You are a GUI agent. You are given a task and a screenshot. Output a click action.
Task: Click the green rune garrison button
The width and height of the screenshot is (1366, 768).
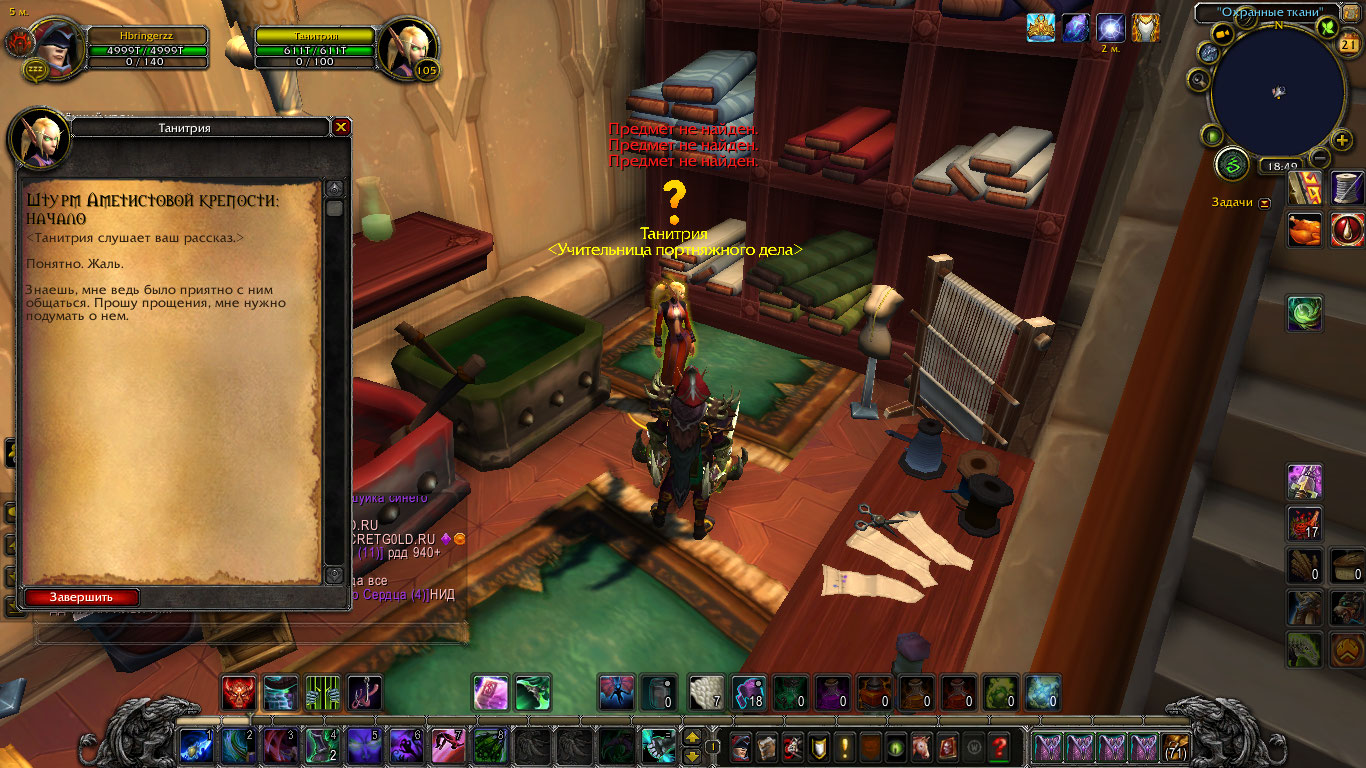(x=1233, y=163)
